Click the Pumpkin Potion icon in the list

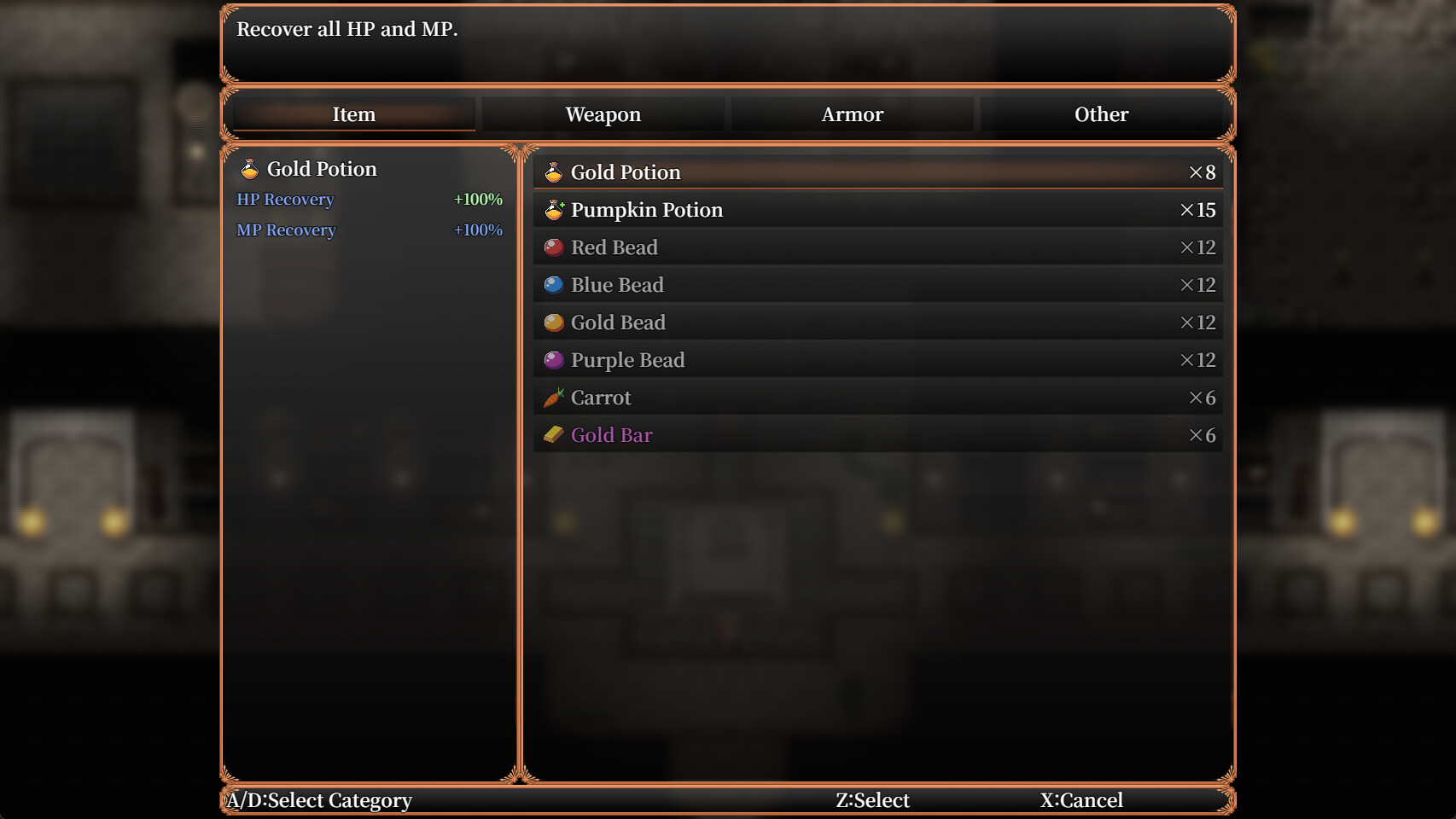pos(554,209)
